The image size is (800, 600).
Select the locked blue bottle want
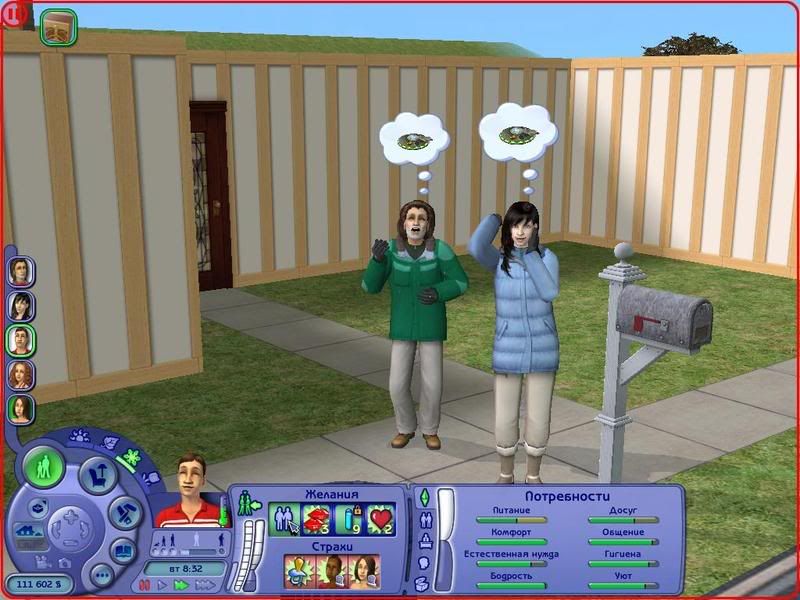[349, 518]
